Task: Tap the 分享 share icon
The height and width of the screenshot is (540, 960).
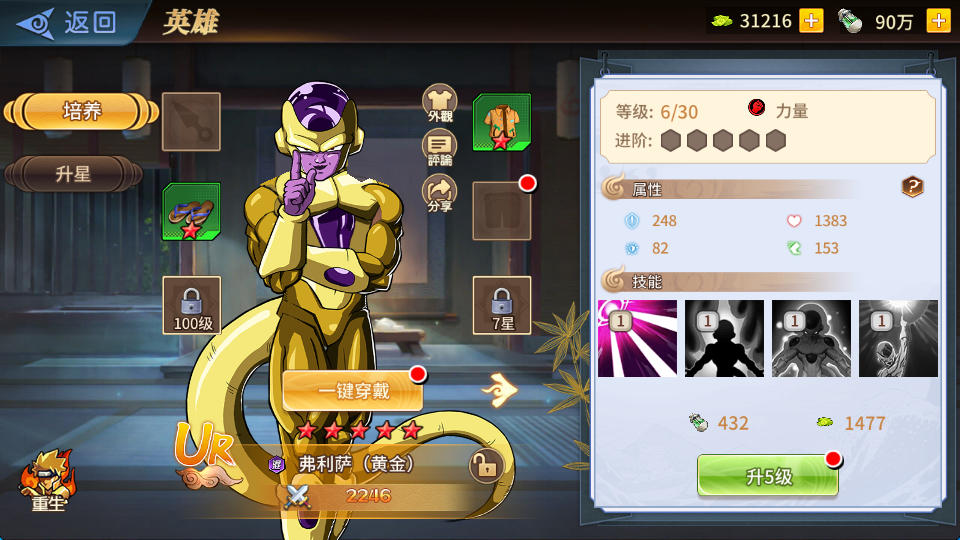Action: click(440, 194)
